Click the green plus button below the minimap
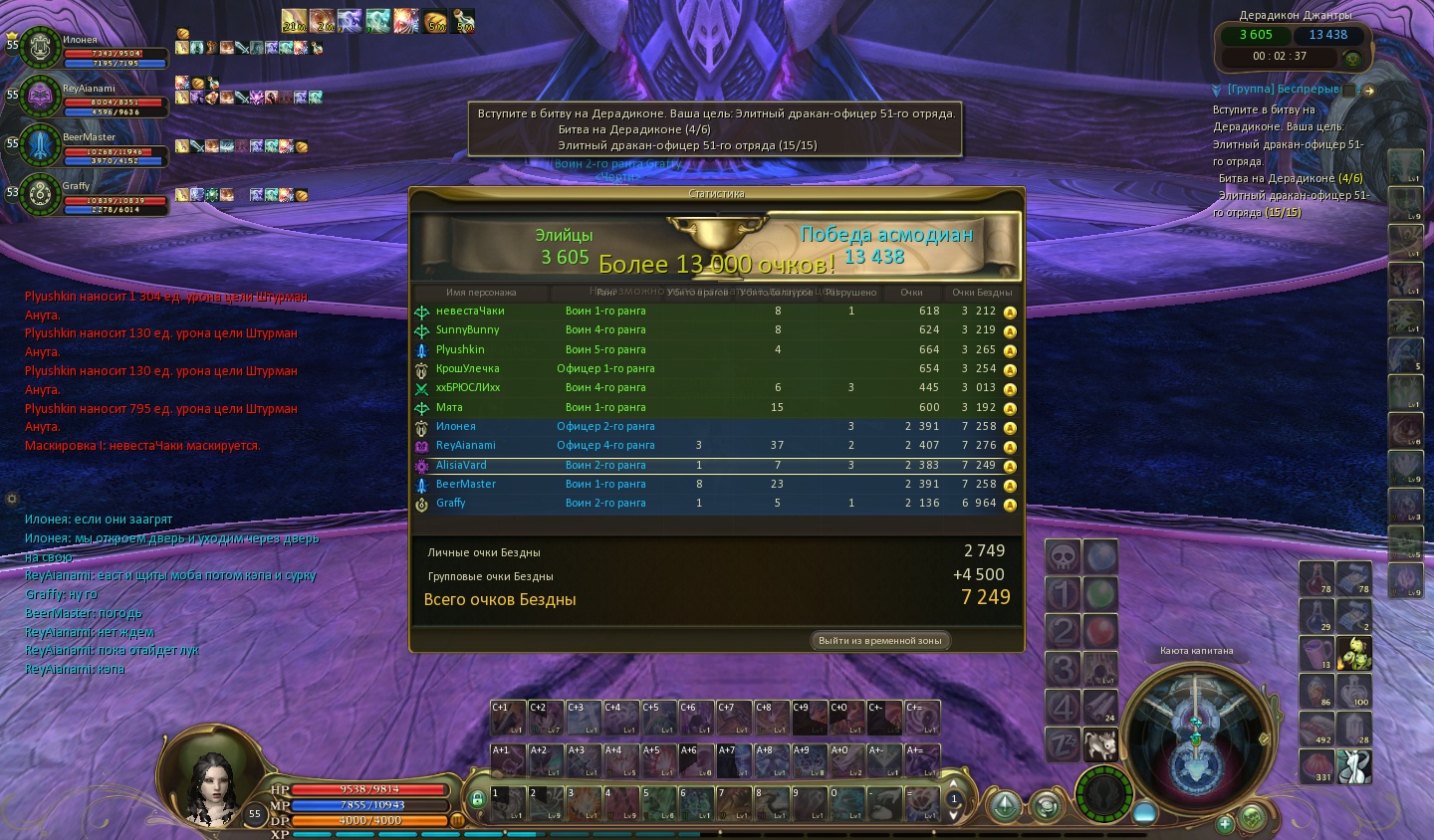The height and width of the screenshot is (840, 1434). [x=1225, y=823]
